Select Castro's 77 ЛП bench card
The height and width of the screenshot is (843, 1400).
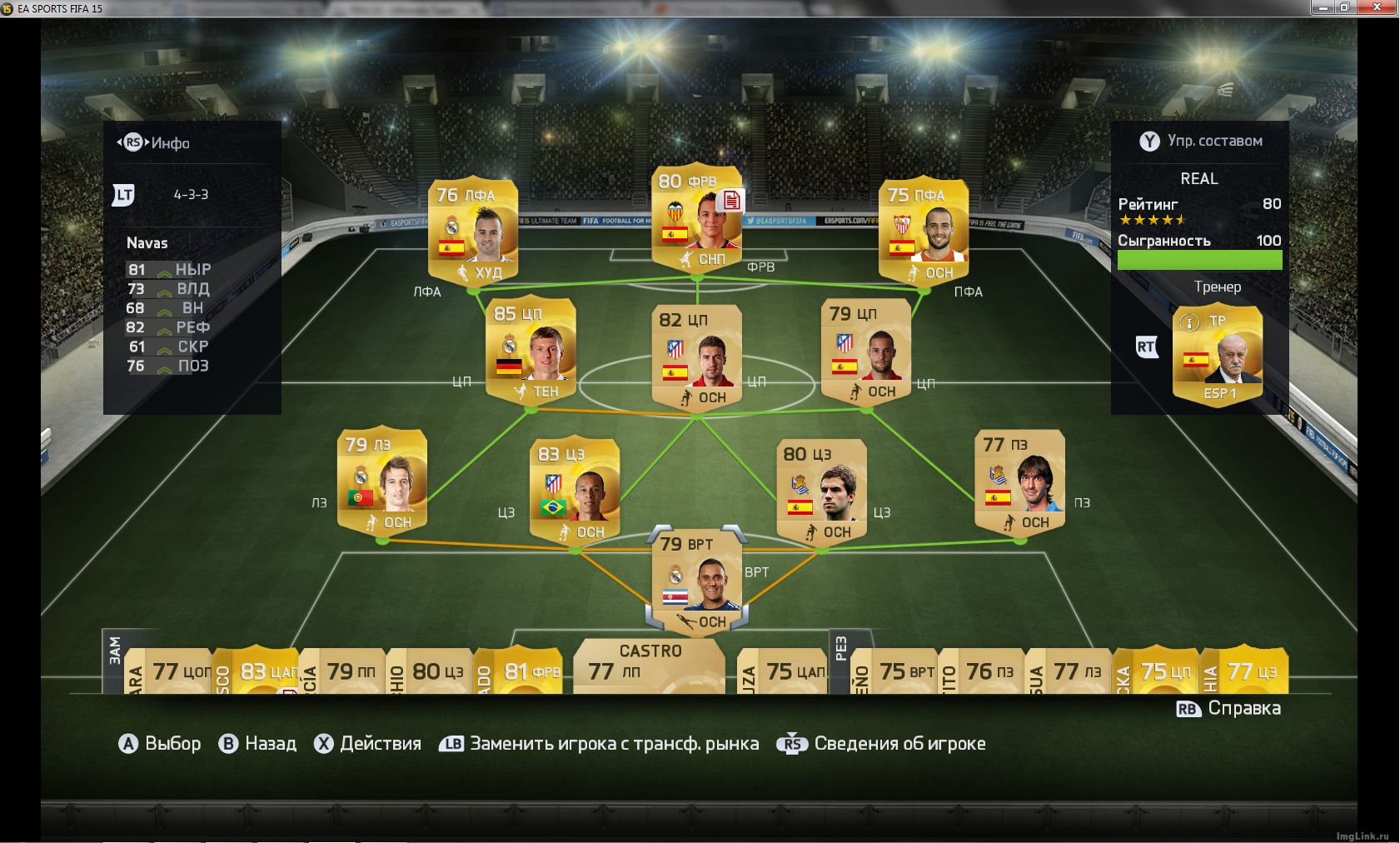[x=649, y=667]
